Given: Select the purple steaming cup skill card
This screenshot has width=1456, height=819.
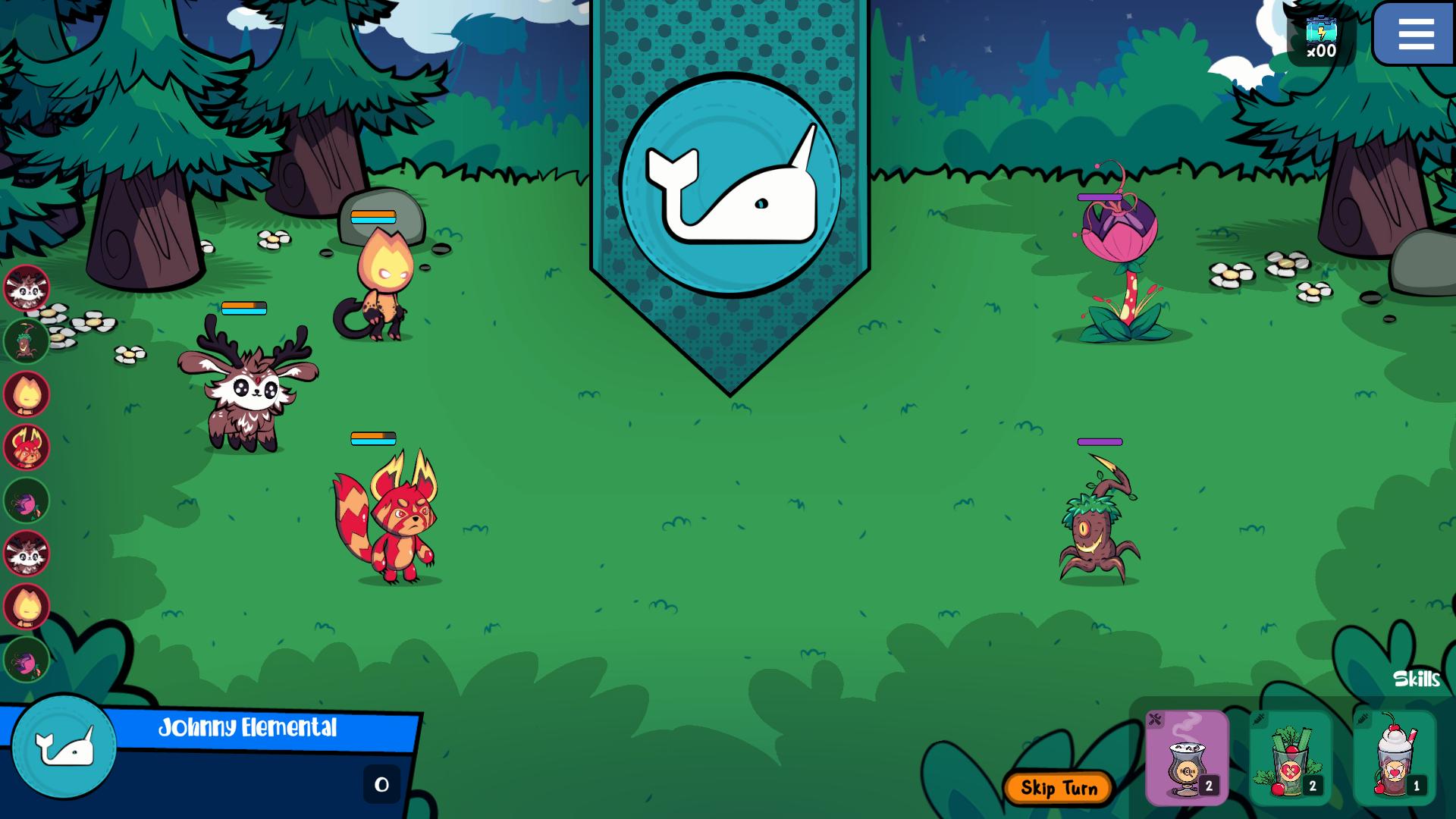Looking at the screenshot, I should pos(1186,758).
